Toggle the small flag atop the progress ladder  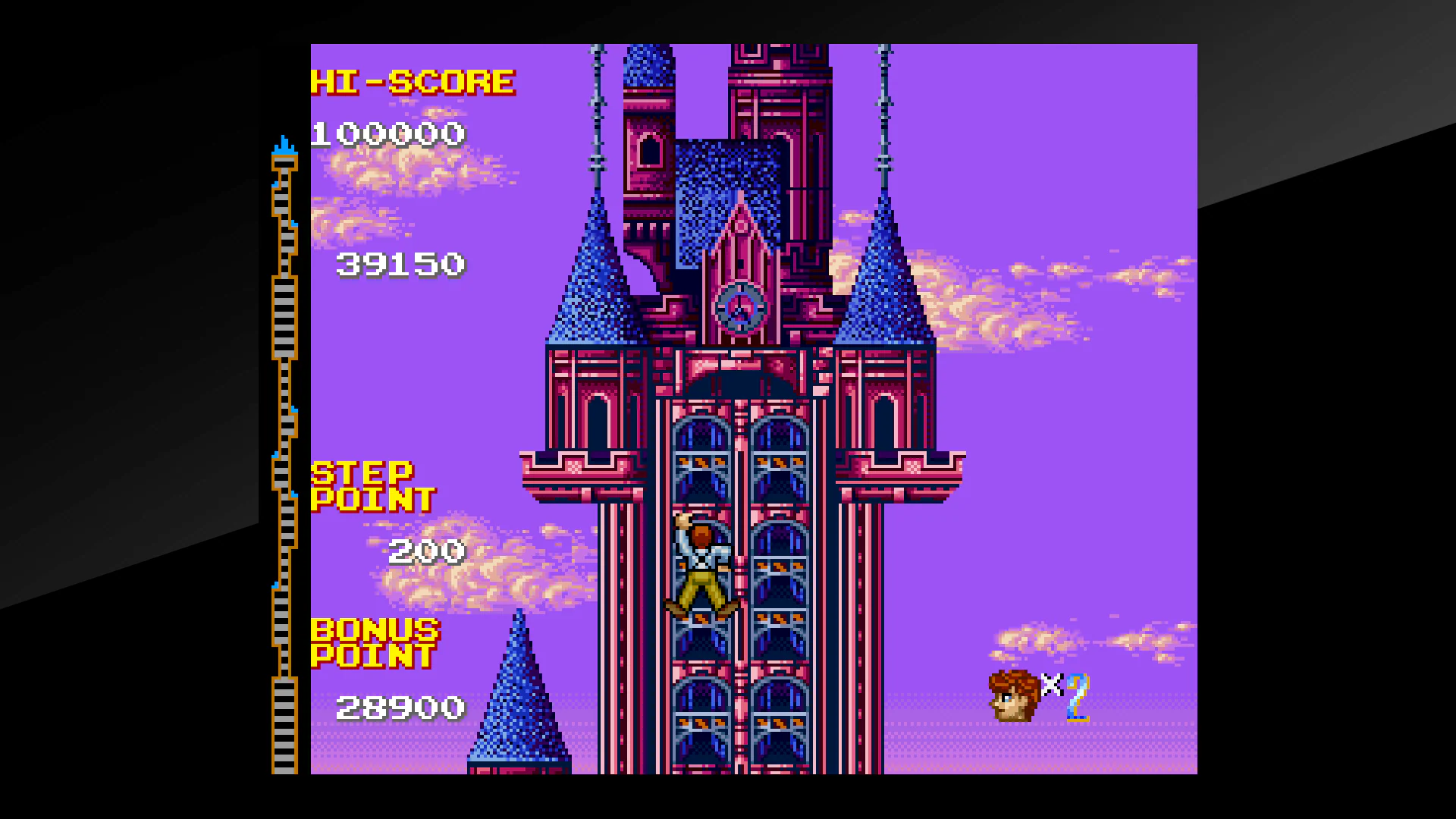click(x=284, y=144)
